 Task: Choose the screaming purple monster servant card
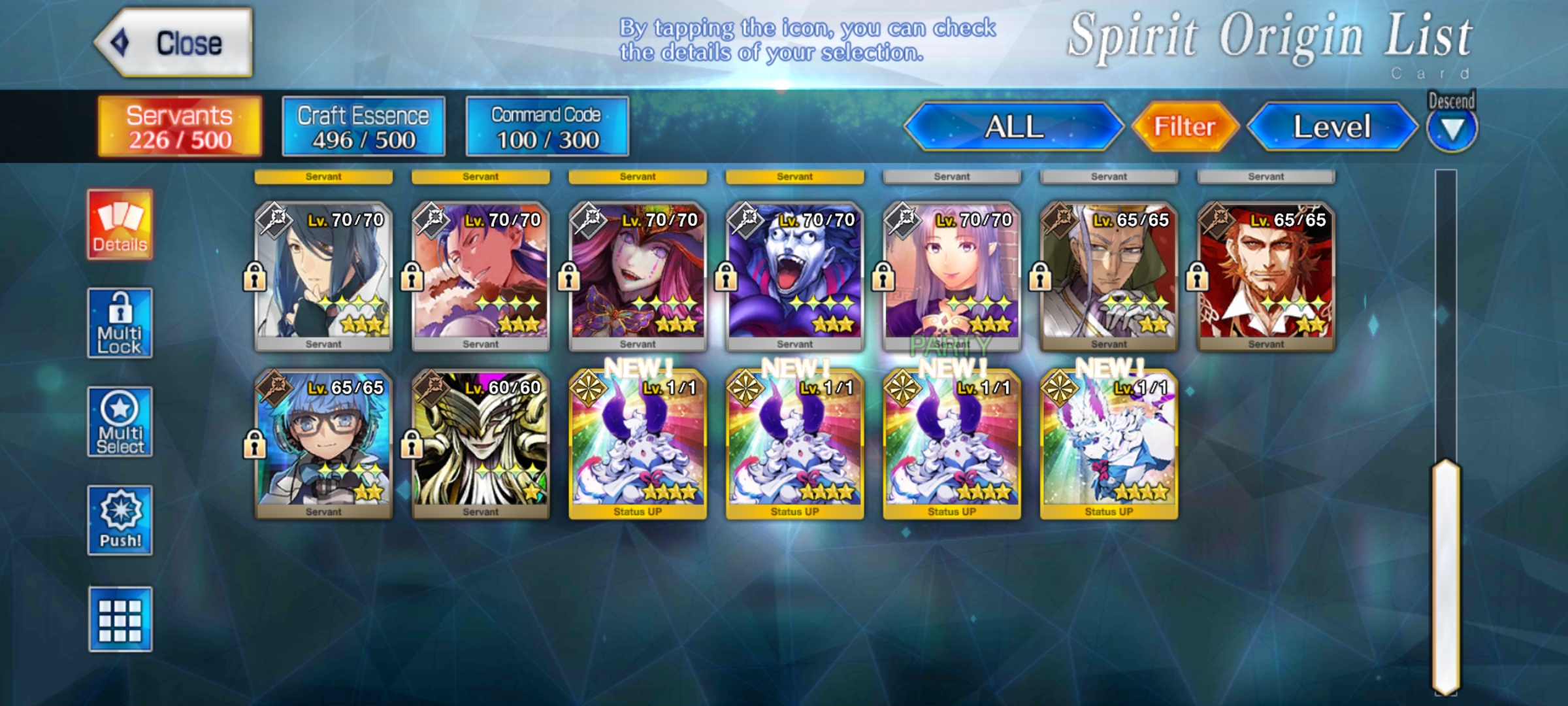pos(794,276)
